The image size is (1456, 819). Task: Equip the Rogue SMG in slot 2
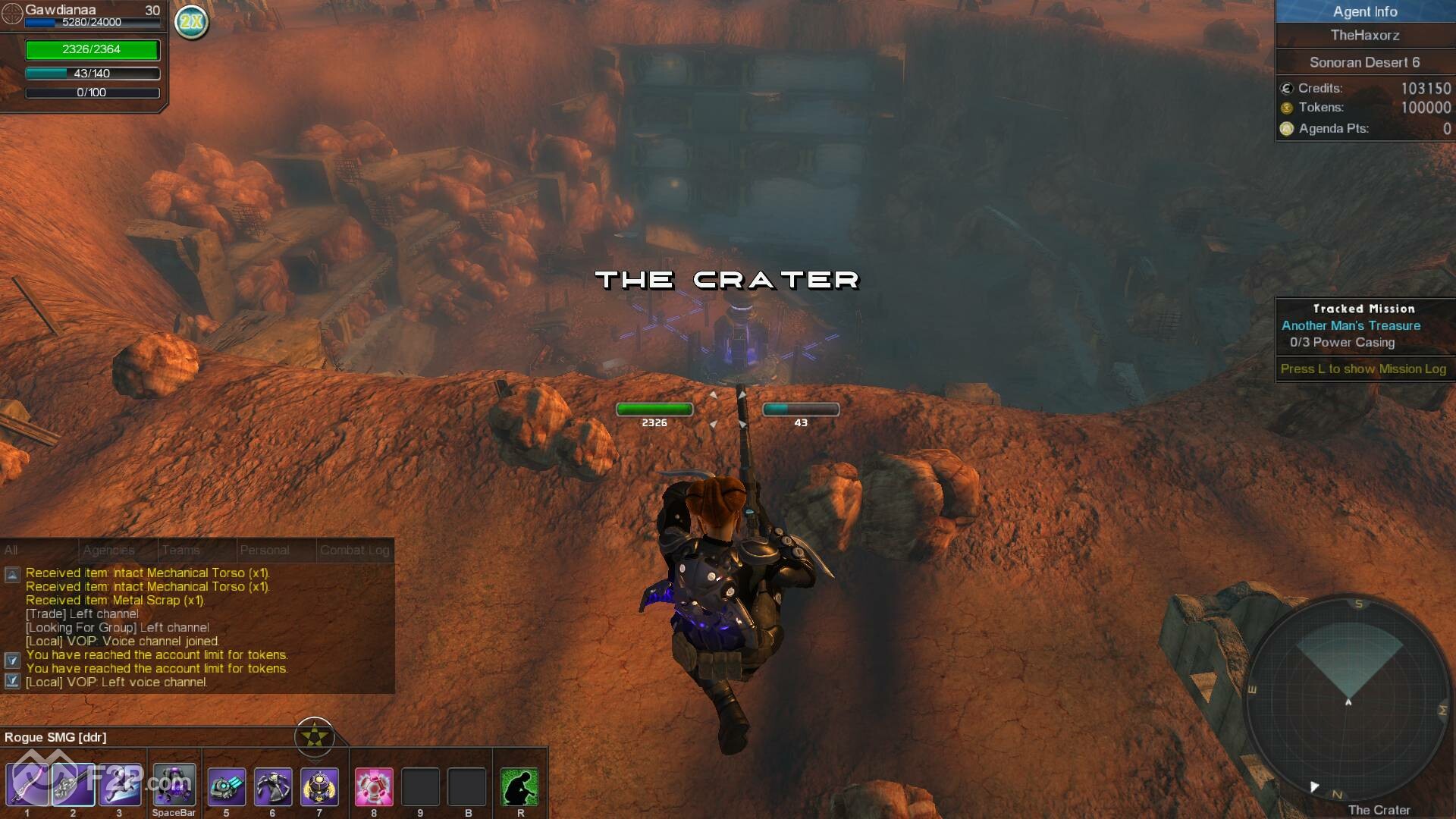click(73, 785)
